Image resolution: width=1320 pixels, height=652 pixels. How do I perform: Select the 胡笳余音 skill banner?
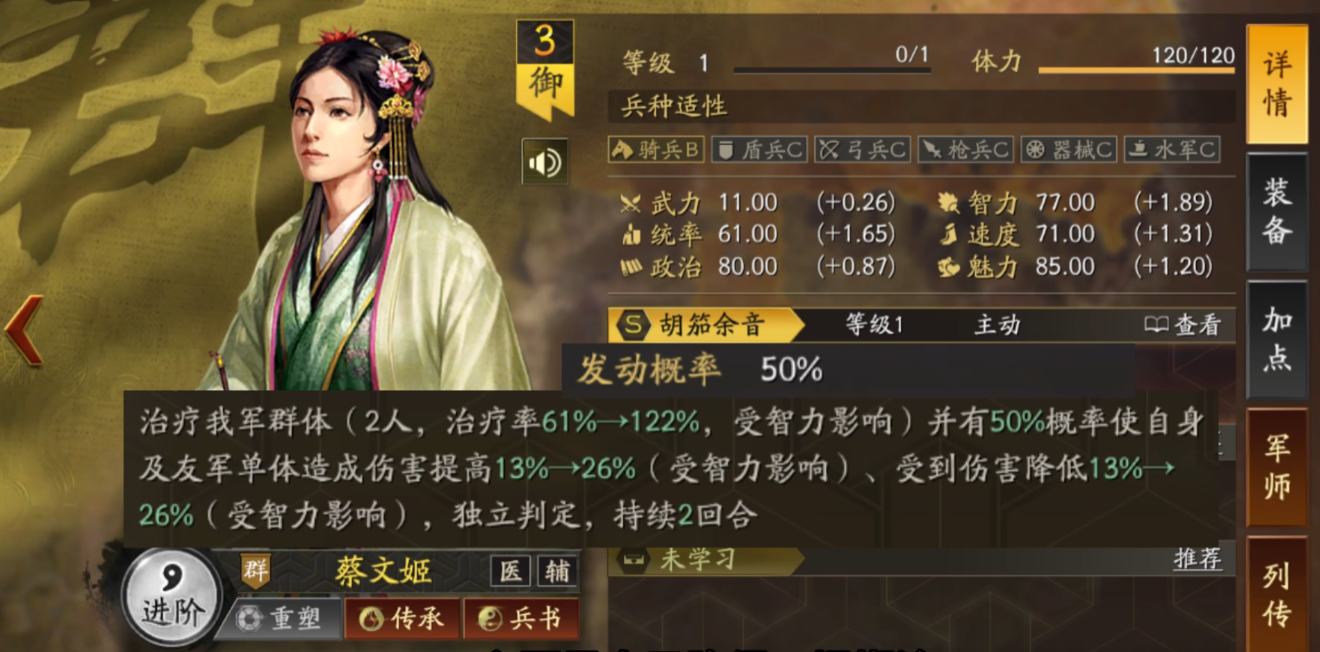click(710, 324)
